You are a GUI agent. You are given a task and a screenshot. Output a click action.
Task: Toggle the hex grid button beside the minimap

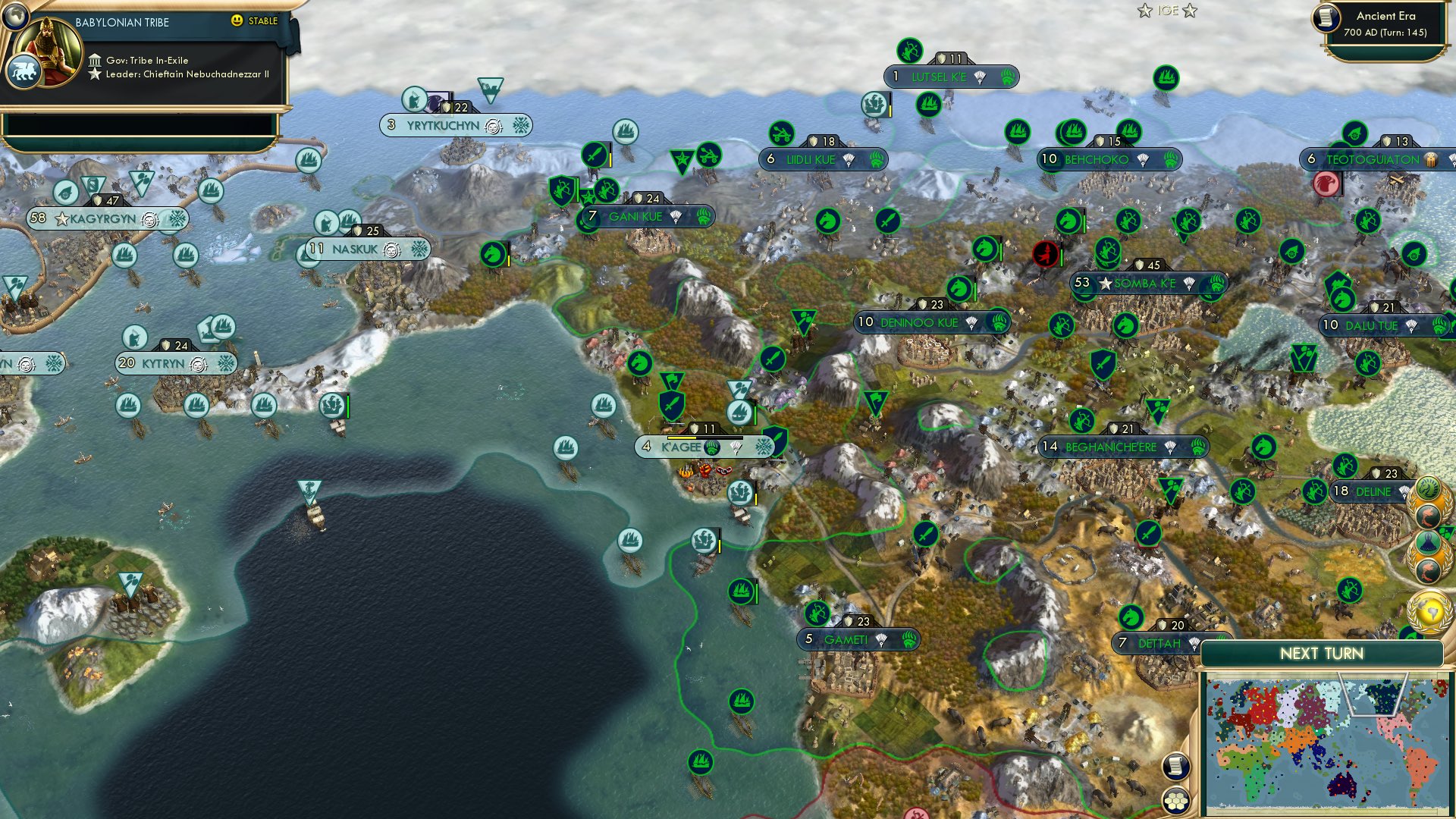1174,800
